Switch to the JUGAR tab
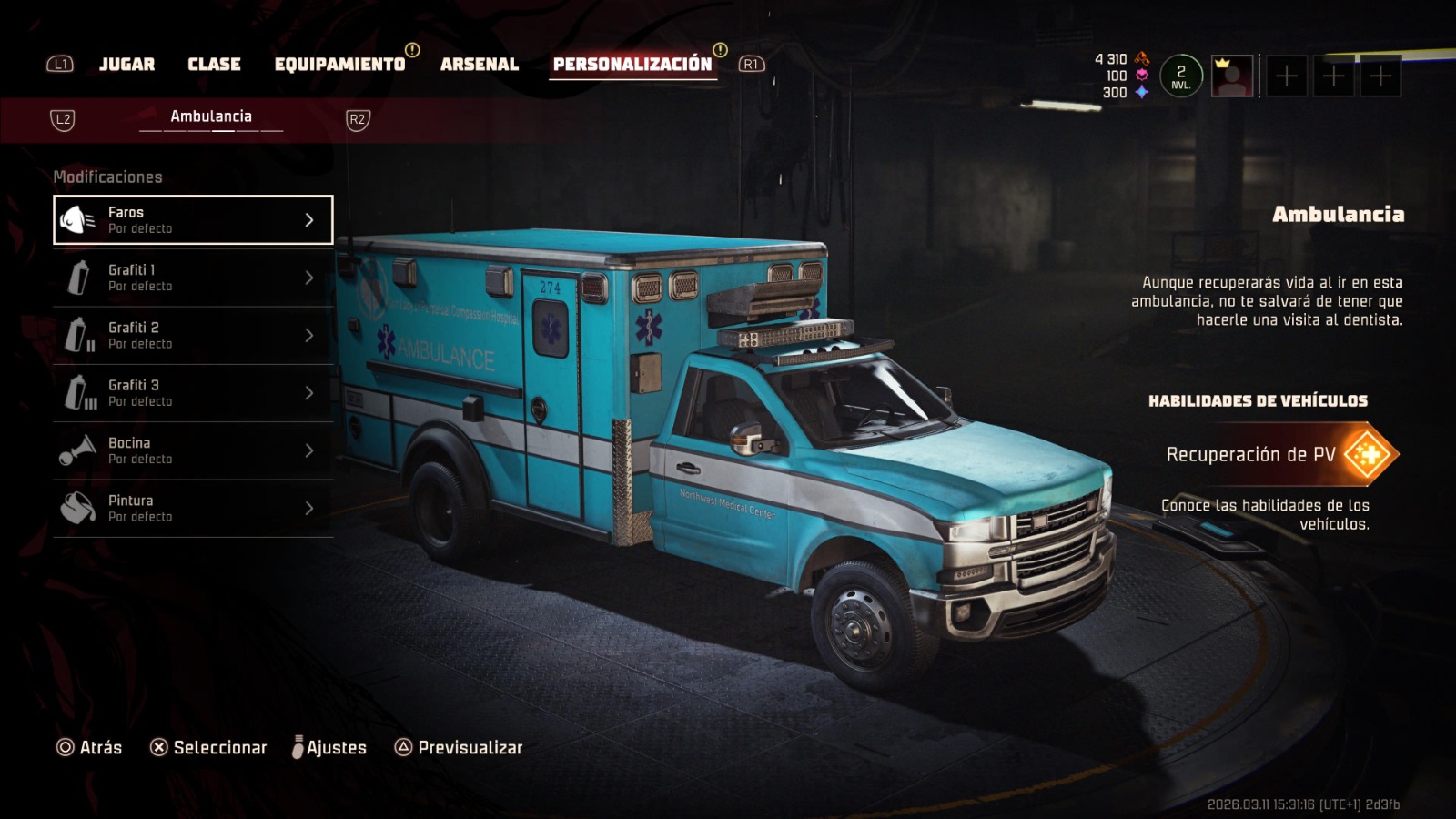Viewport: 1456px width, 819px height. click(x=126, y=64)
